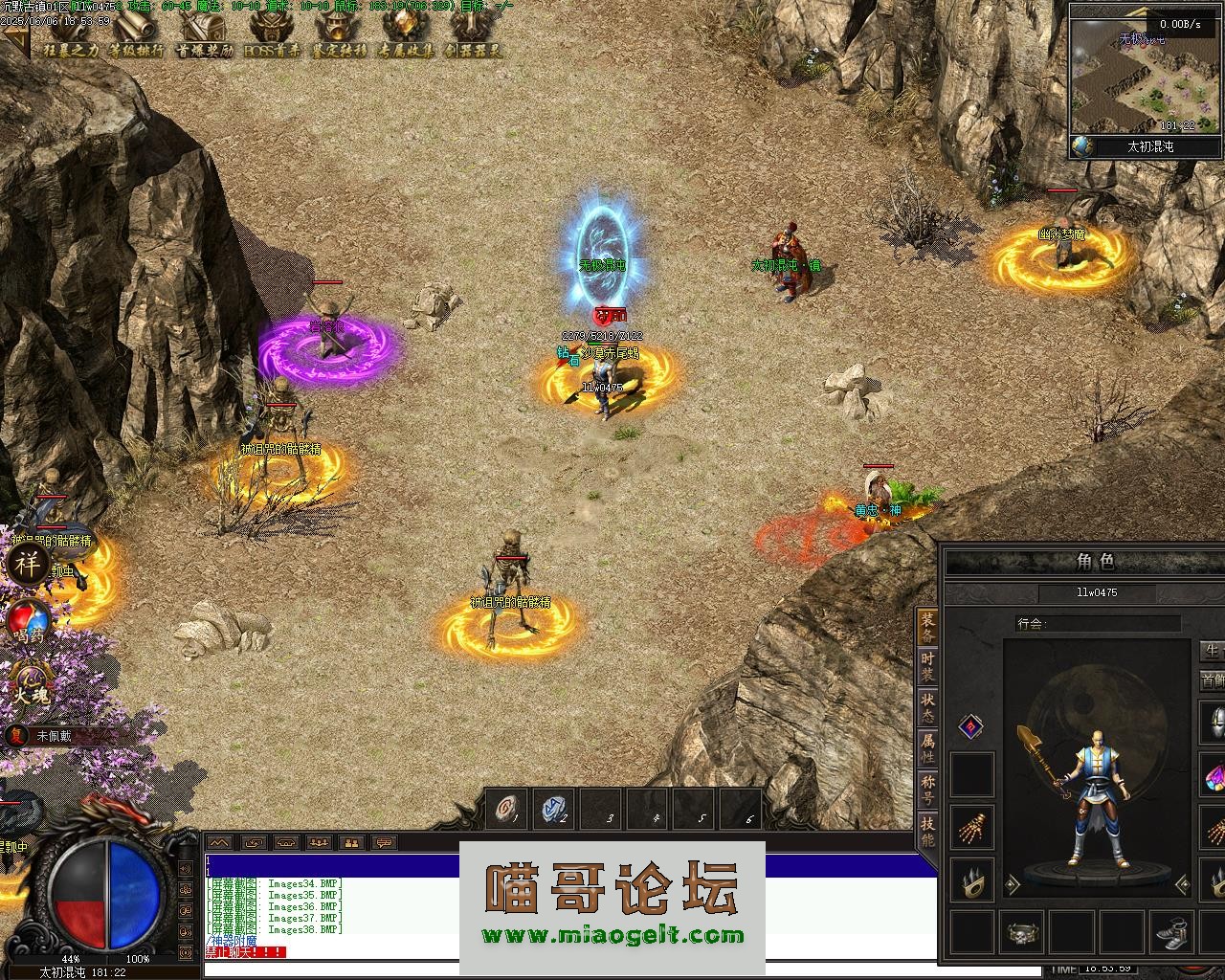
Task: Open the 鉴定转移 menu
Action: 339,34
